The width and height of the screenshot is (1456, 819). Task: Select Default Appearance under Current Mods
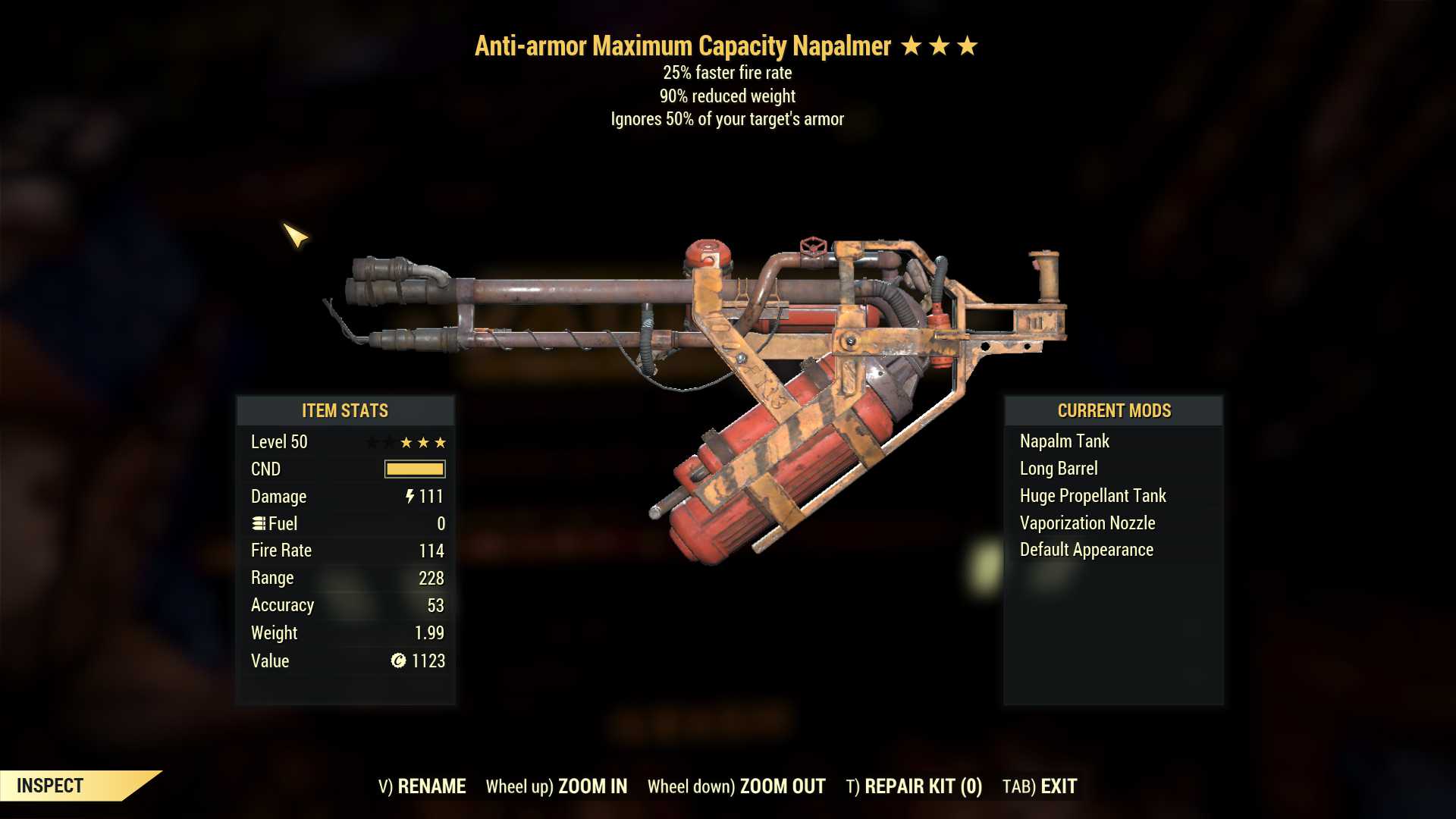pyautogui.click(x=1086, y=550)
